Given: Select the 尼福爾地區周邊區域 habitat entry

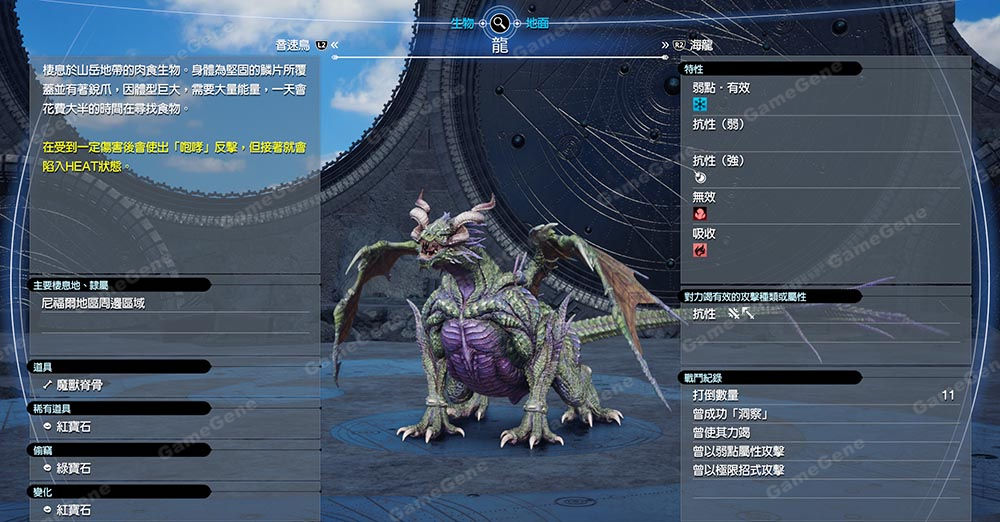Looking at the screenshot, I should [94, 303].
